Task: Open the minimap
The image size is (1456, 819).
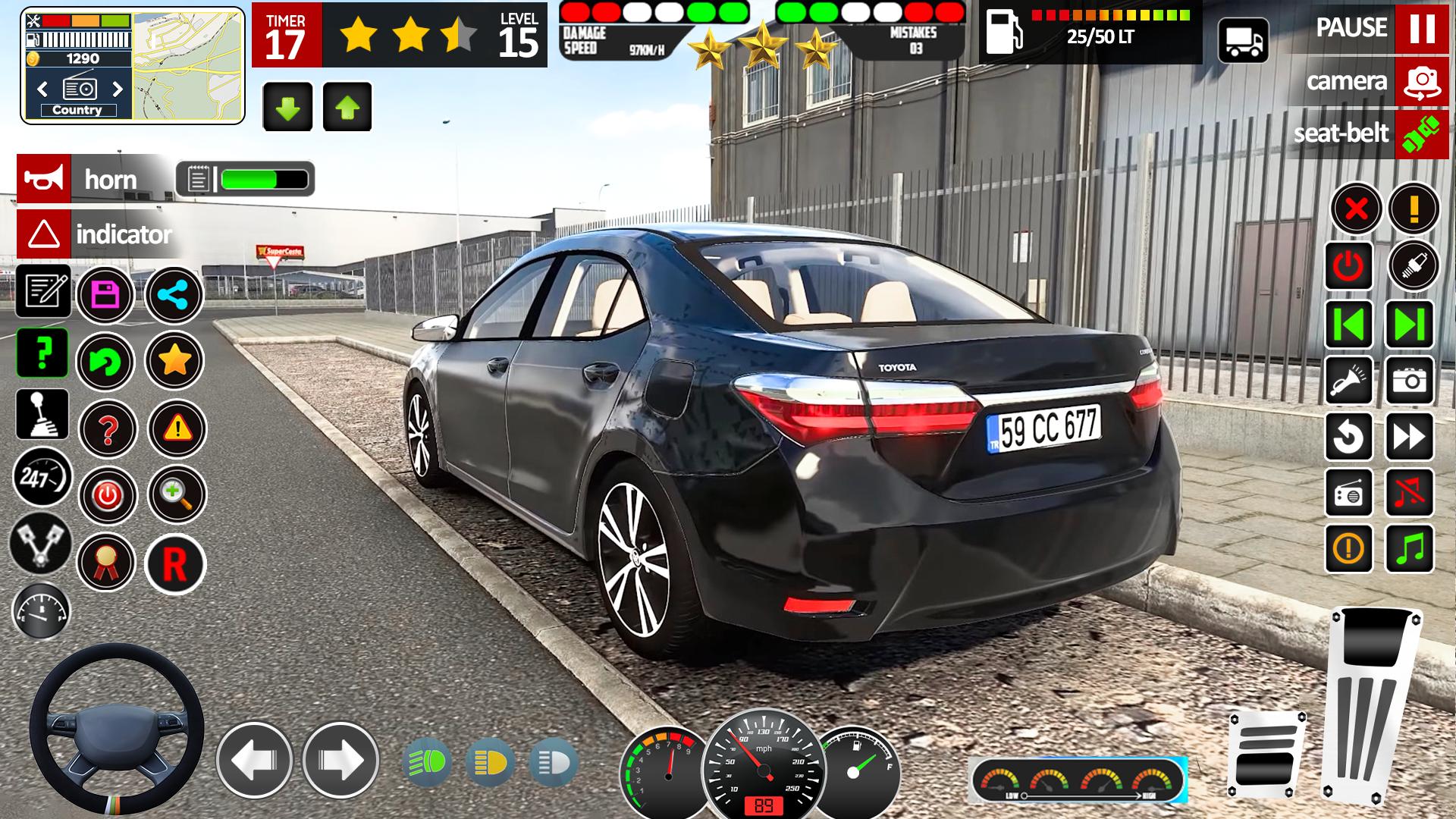Action: click(188, 65)
